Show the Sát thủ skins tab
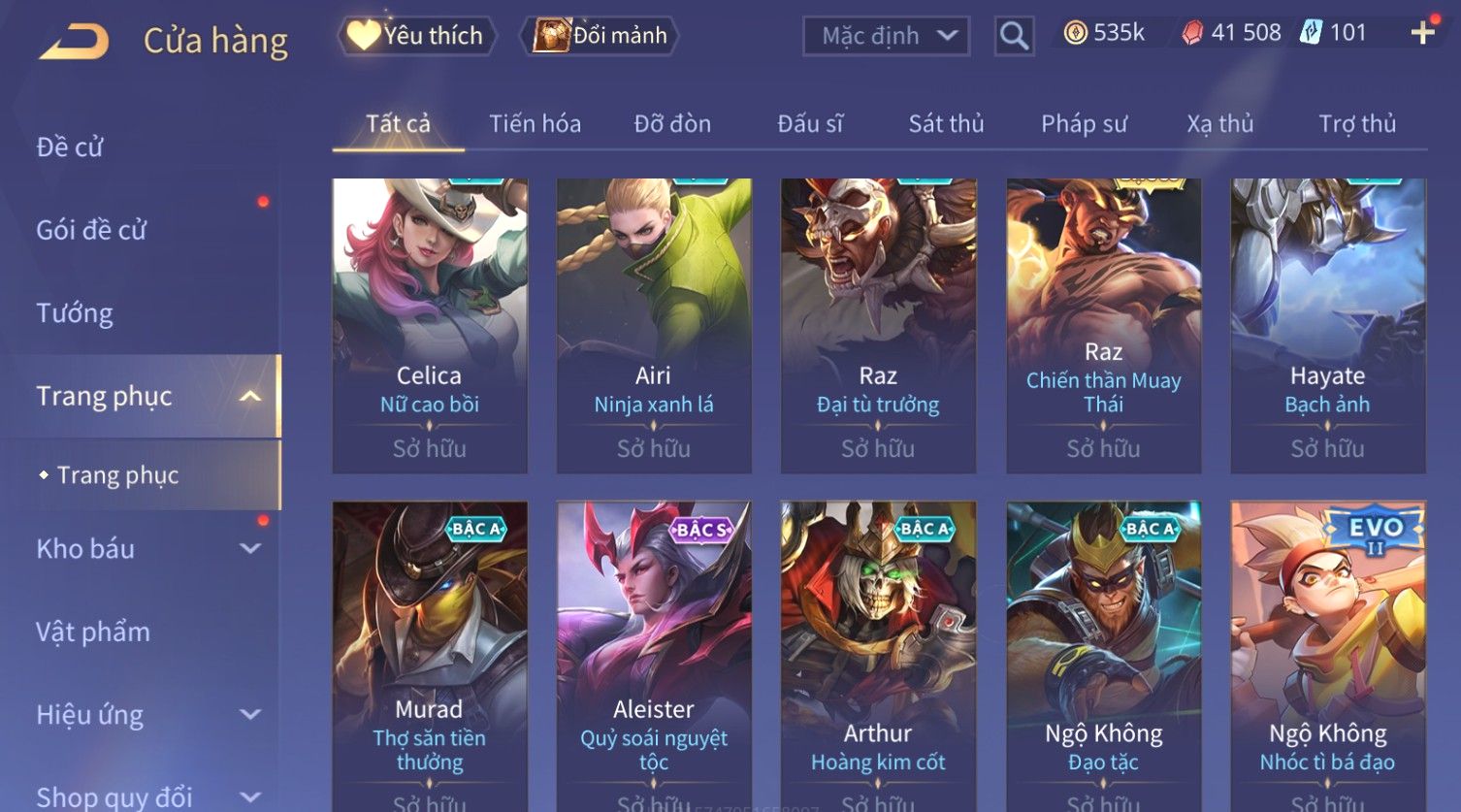 946,124
